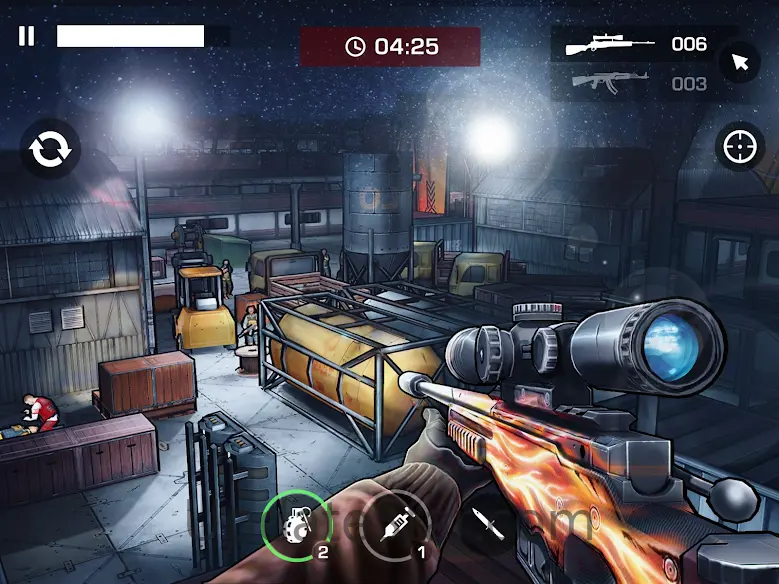779x584 pixels.
Task: Click the cursor arrow button
Action: (x=740, y=63)
